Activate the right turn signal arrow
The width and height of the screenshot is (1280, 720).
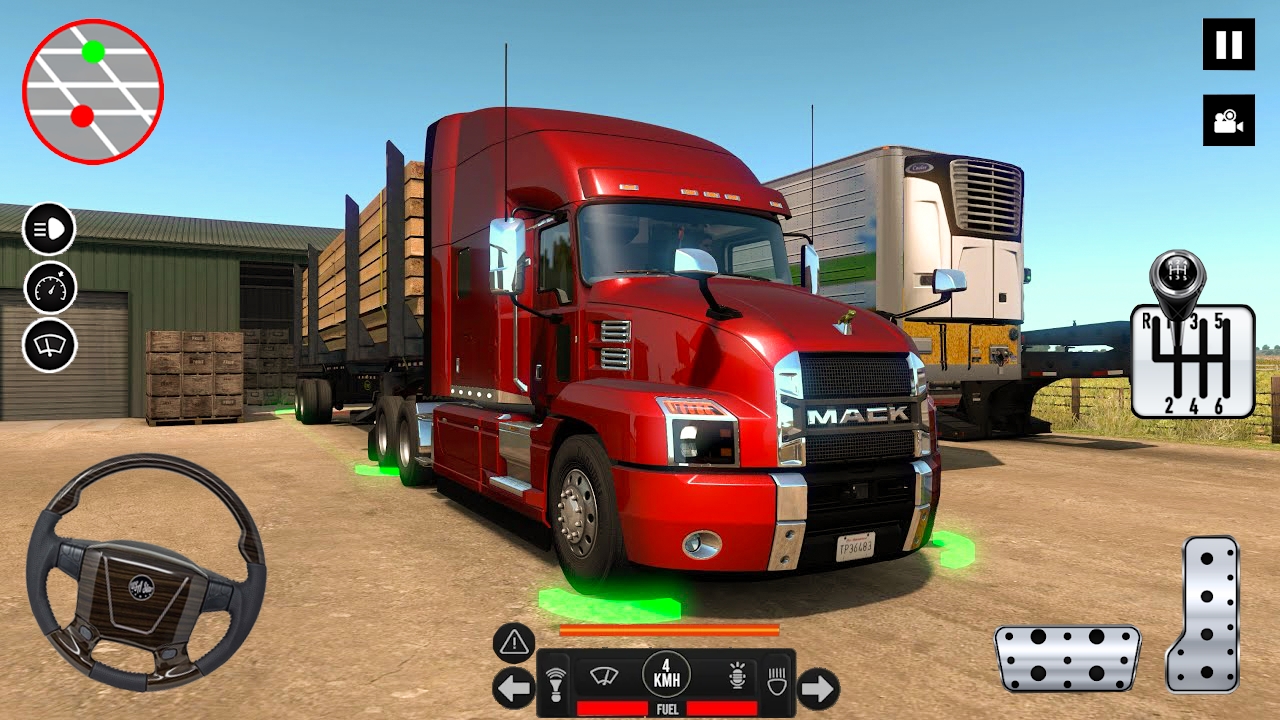tap(818, 688)
